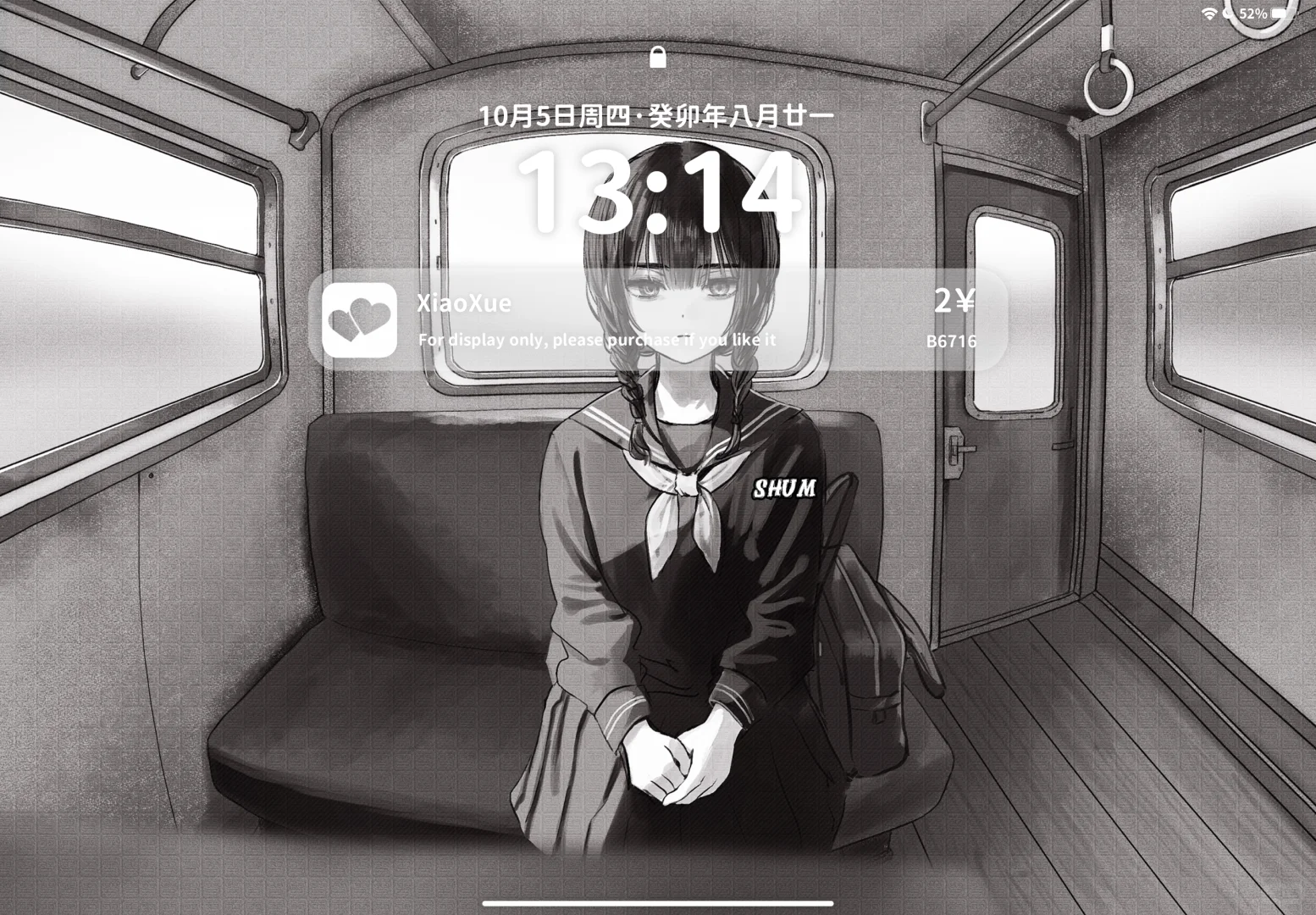This screenshot has width=1316, height=915.
Task: Tap 'For display only, please purchase' link
Action: point(597,340)
